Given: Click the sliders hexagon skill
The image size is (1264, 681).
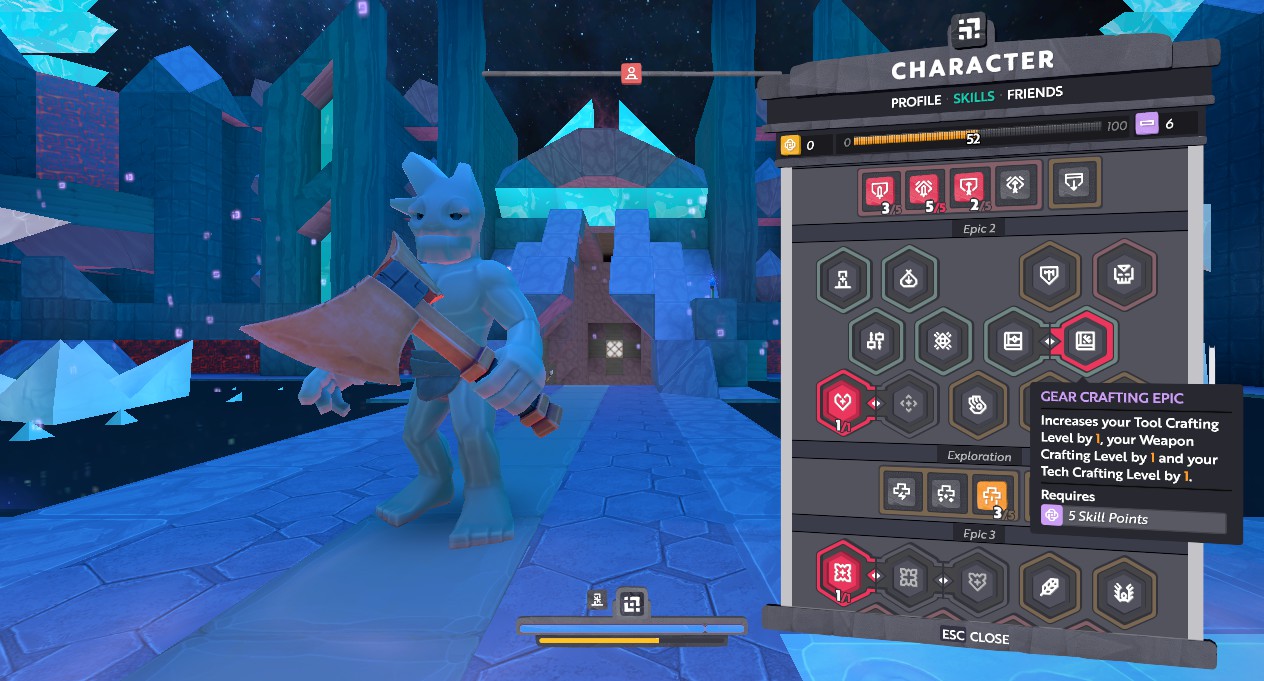Looking at the screenshot, I should point(877,340).
